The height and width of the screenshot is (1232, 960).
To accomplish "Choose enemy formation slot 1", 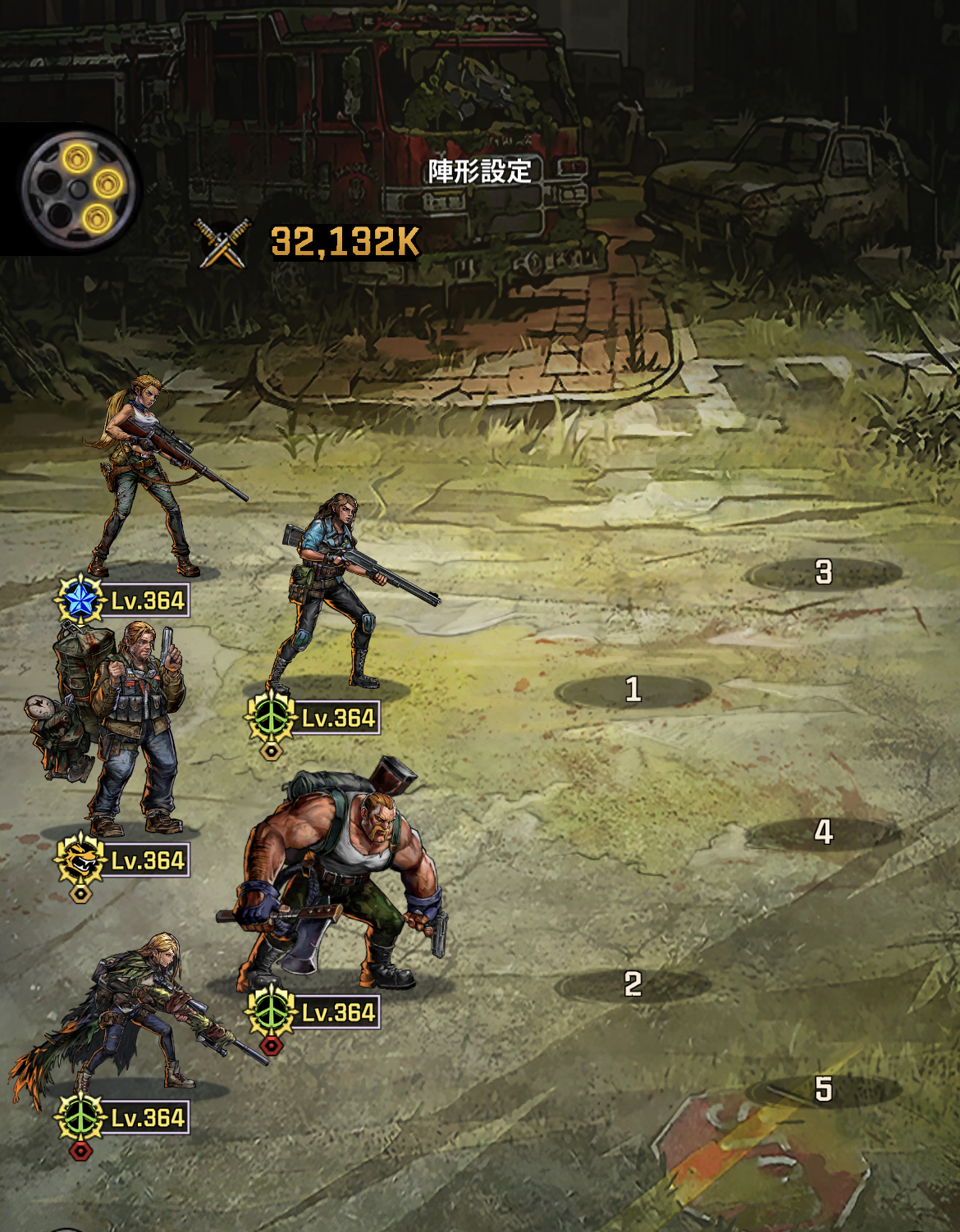I will pyautogui.click(x=633, y=690).
